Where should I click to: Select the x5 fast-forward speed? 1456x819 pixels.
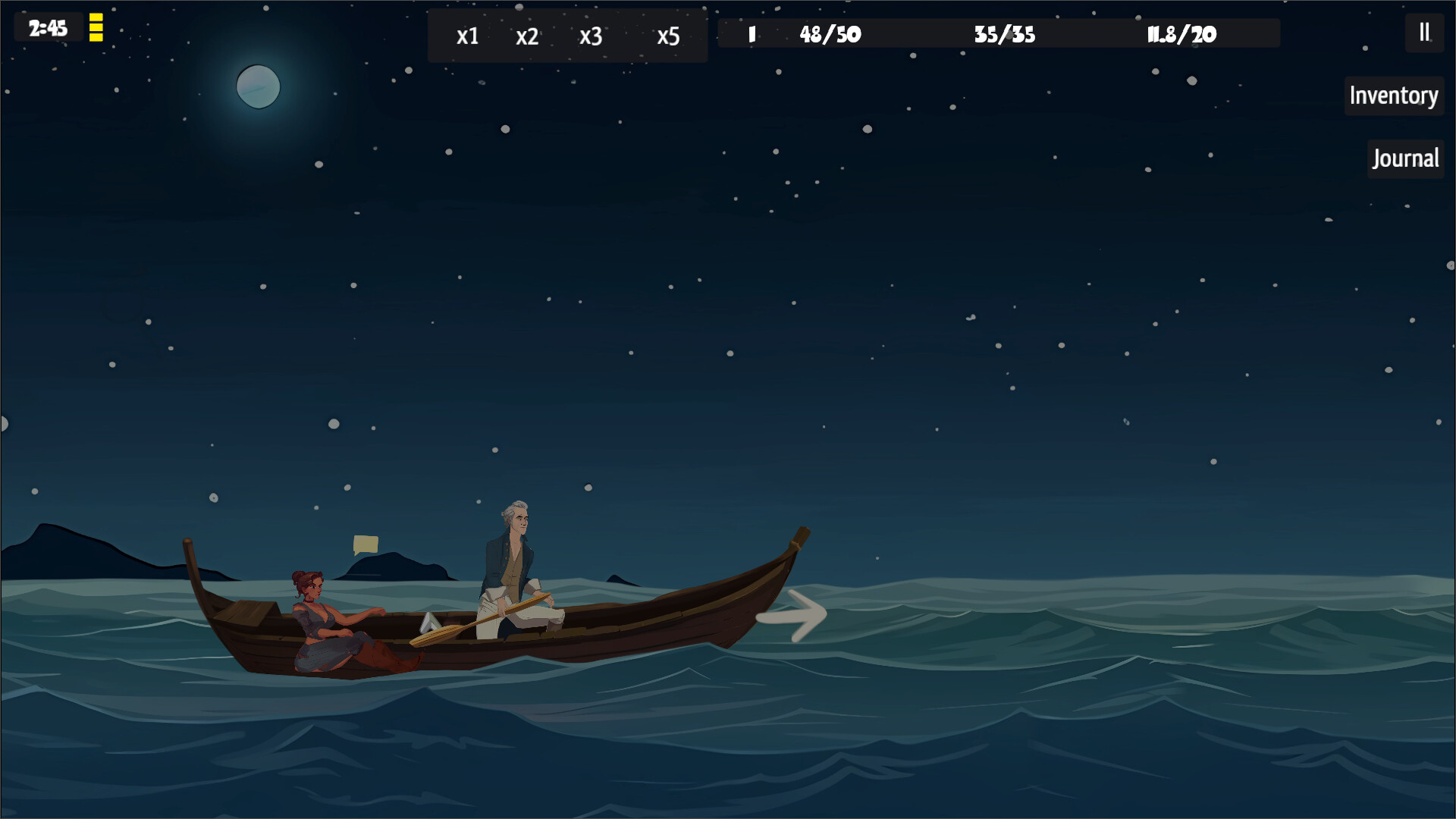[x=668, y=36]
